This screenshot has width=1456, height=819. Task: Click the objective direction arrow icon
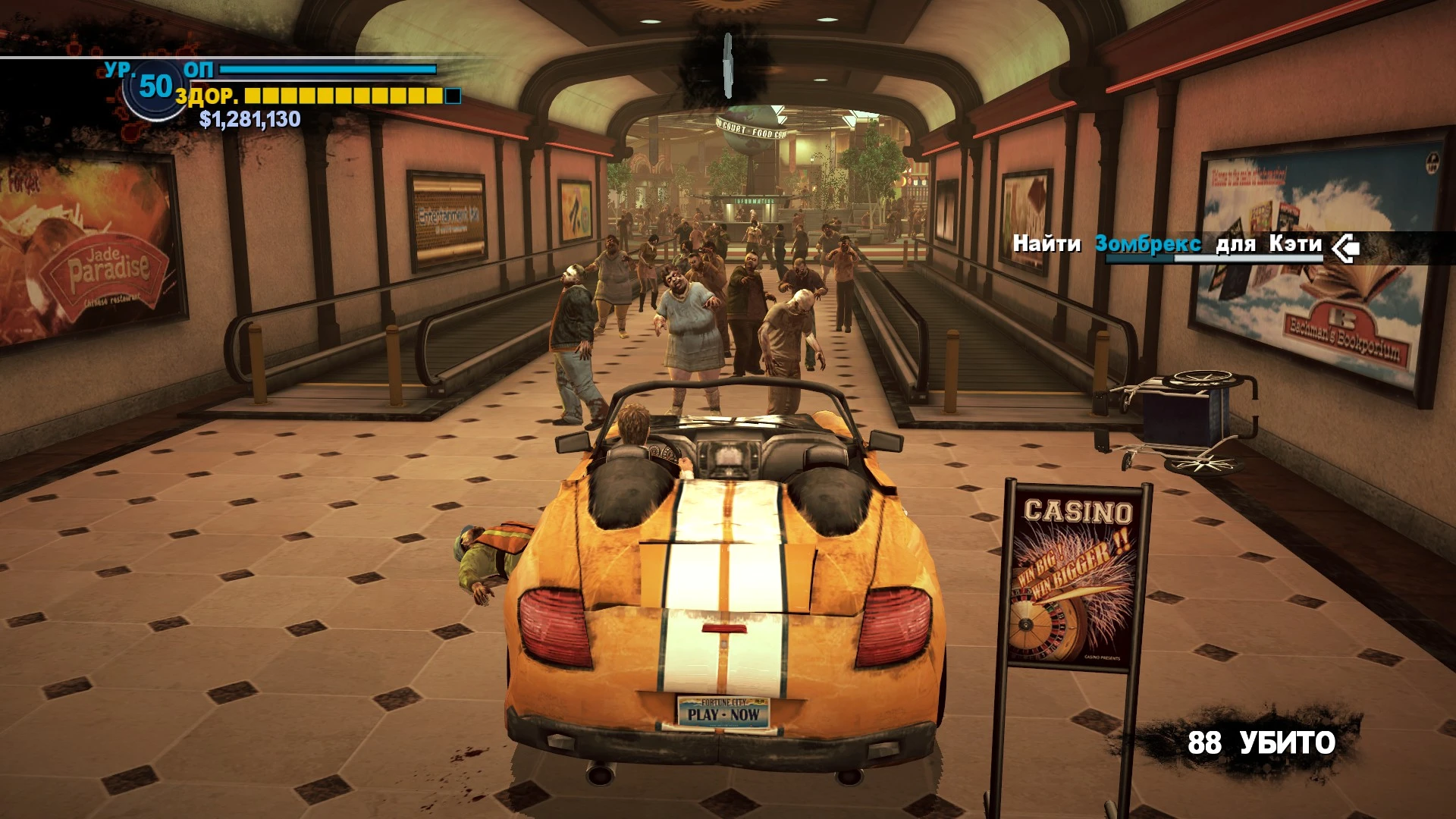click(x=1345, y=246)
